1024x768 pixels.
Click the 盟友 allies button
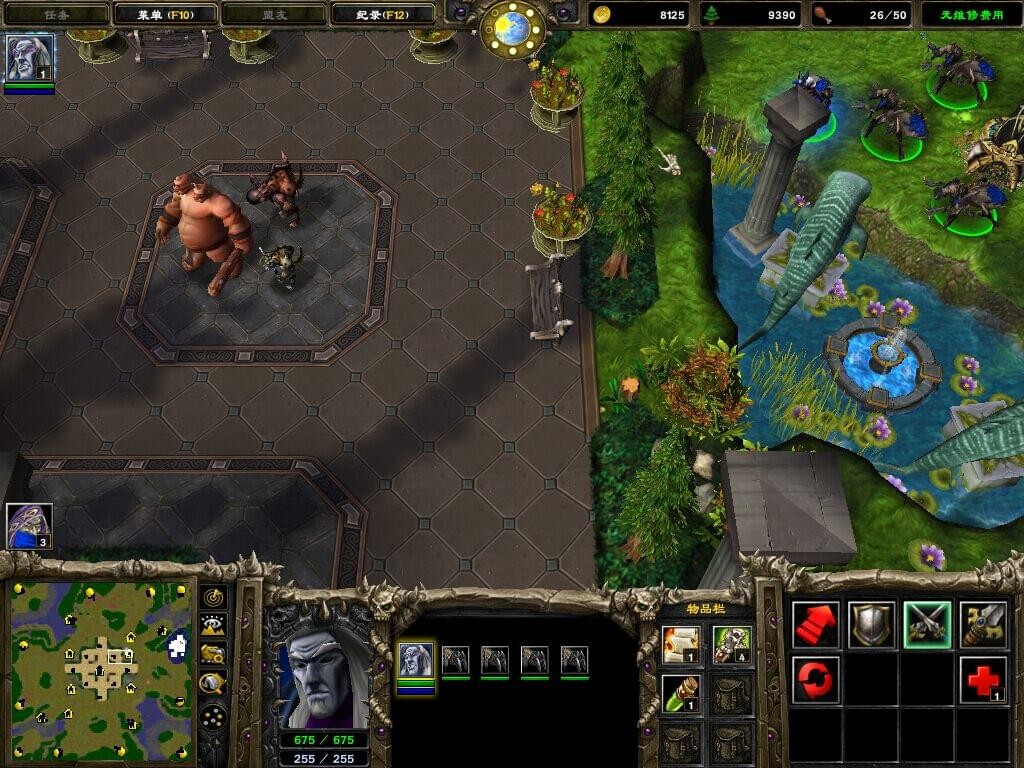coord(272,14)
